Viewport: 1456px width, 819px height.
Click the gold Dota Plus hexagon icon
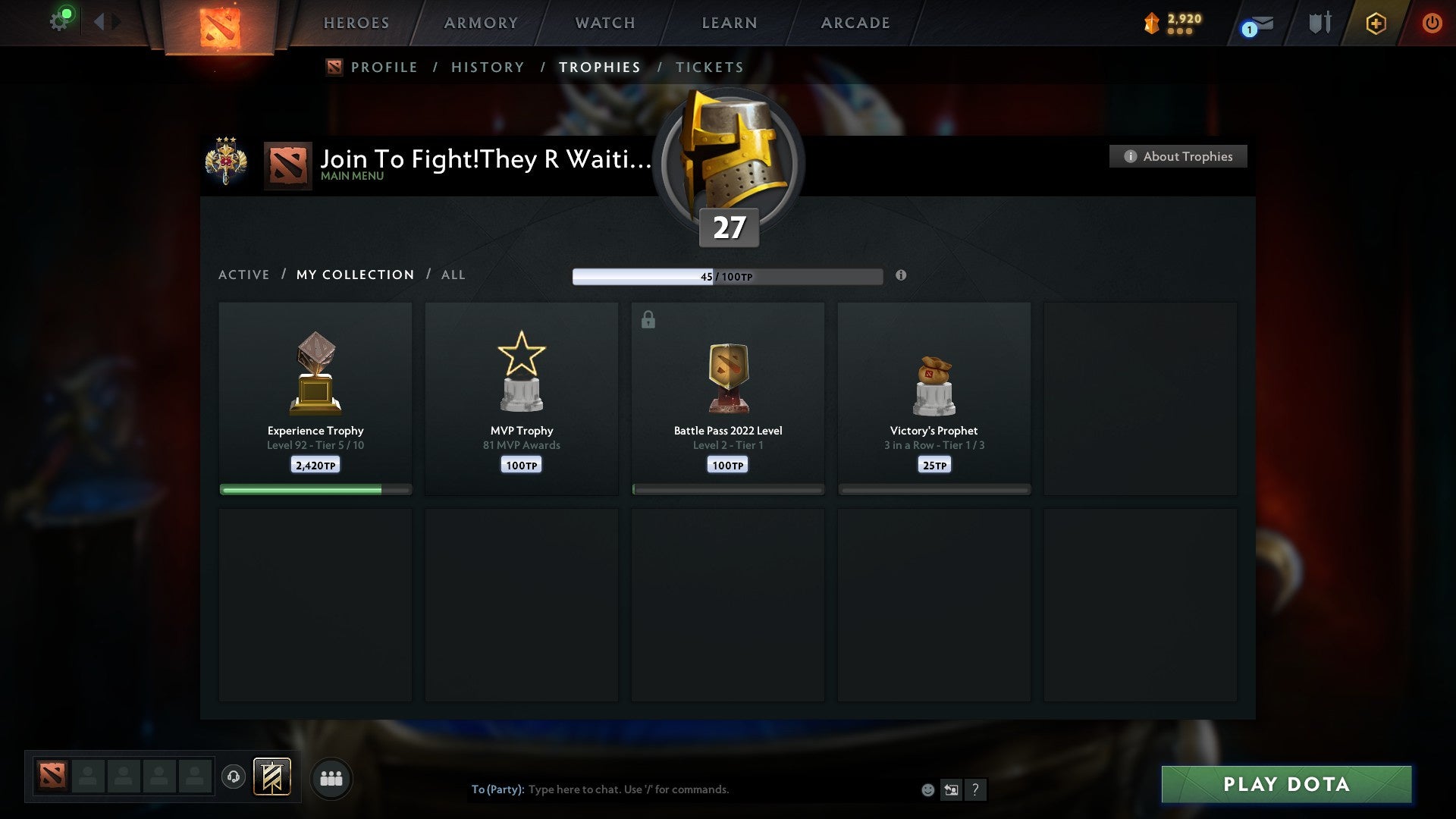click(x=1376, y=23)
